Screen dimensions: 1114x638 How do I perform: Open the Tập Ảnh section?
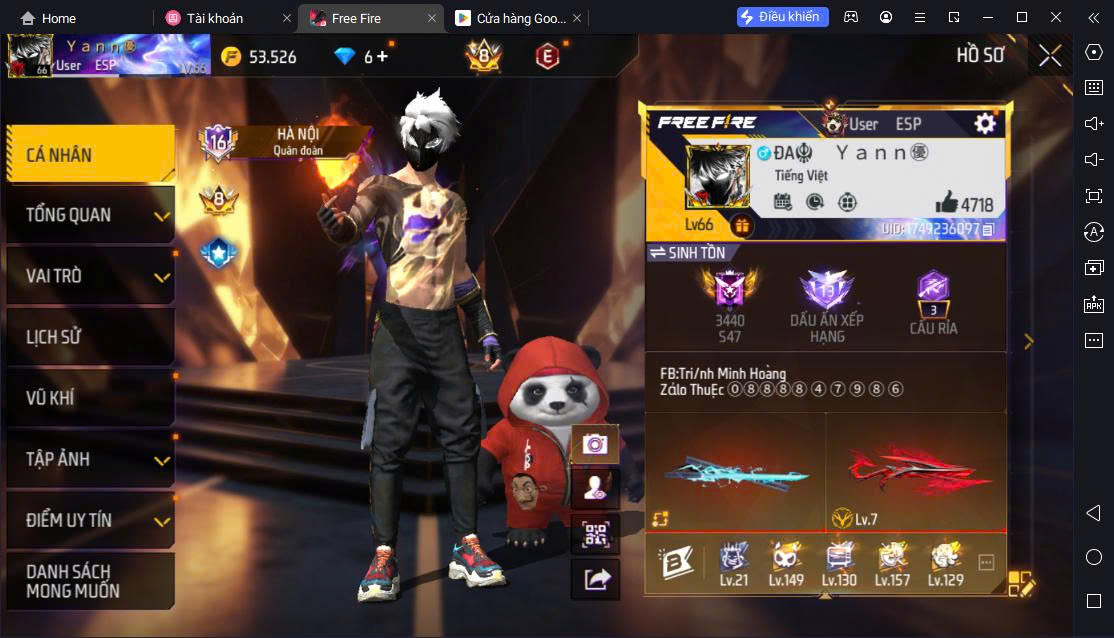point(90,459)
